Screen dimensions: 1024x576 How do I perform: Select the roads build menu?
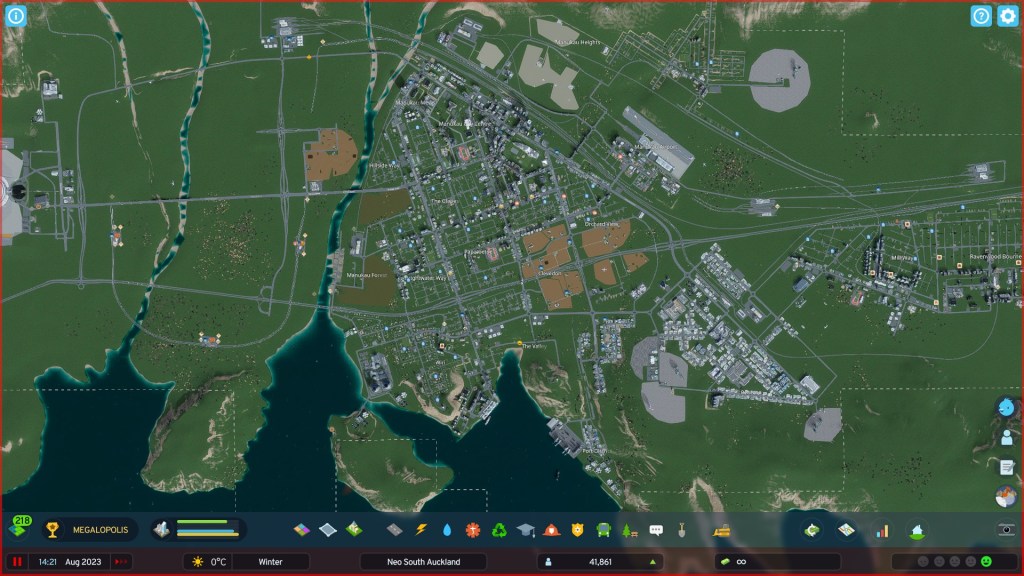[394, 529]
